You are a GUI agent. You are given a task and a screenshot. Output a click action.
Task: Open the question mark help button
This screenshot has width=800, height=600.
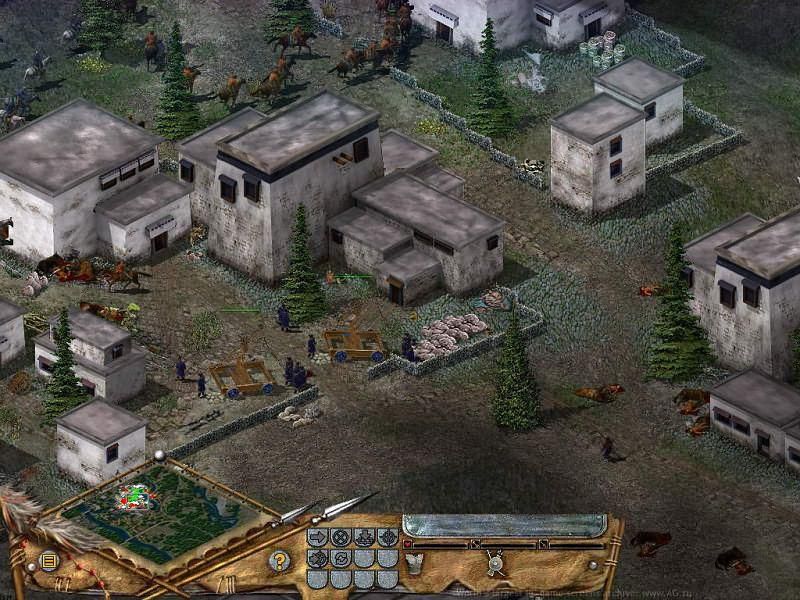coord(280,561)
